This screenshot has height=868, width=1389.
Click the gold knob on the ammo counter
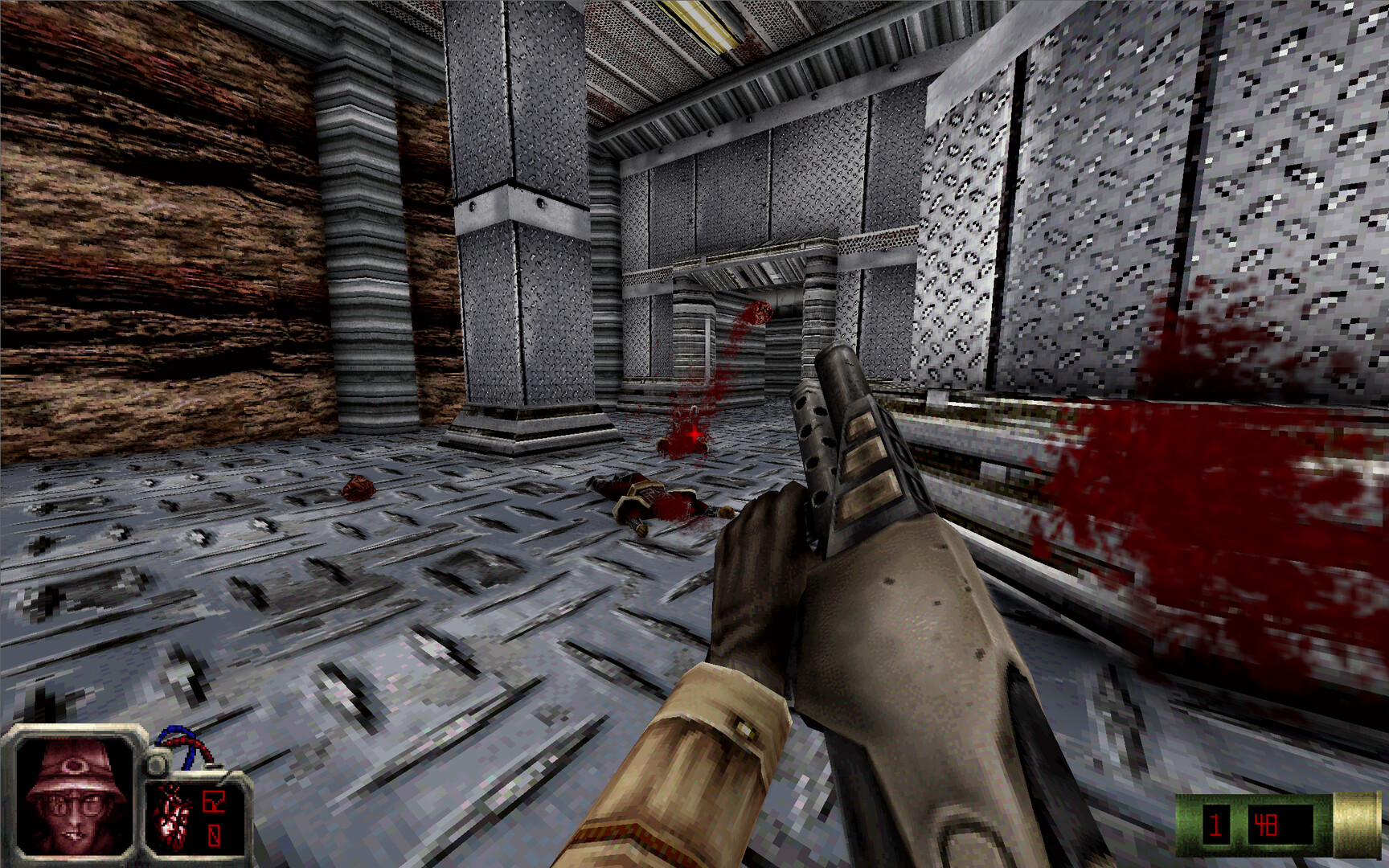coord(1355,826)
